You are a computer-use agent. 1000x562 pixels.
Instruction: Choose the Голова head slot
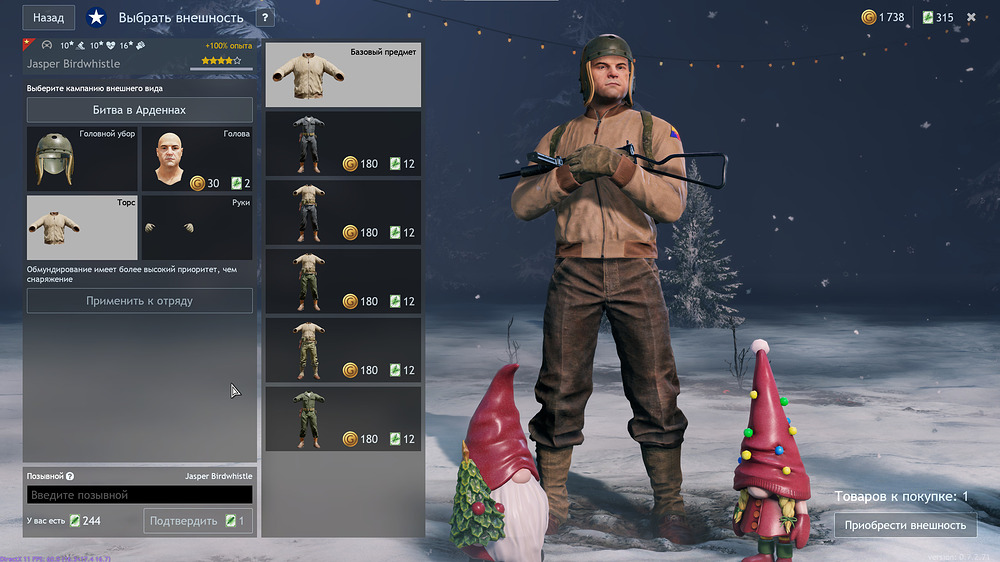pyautogui.click(x=196, y=158)
